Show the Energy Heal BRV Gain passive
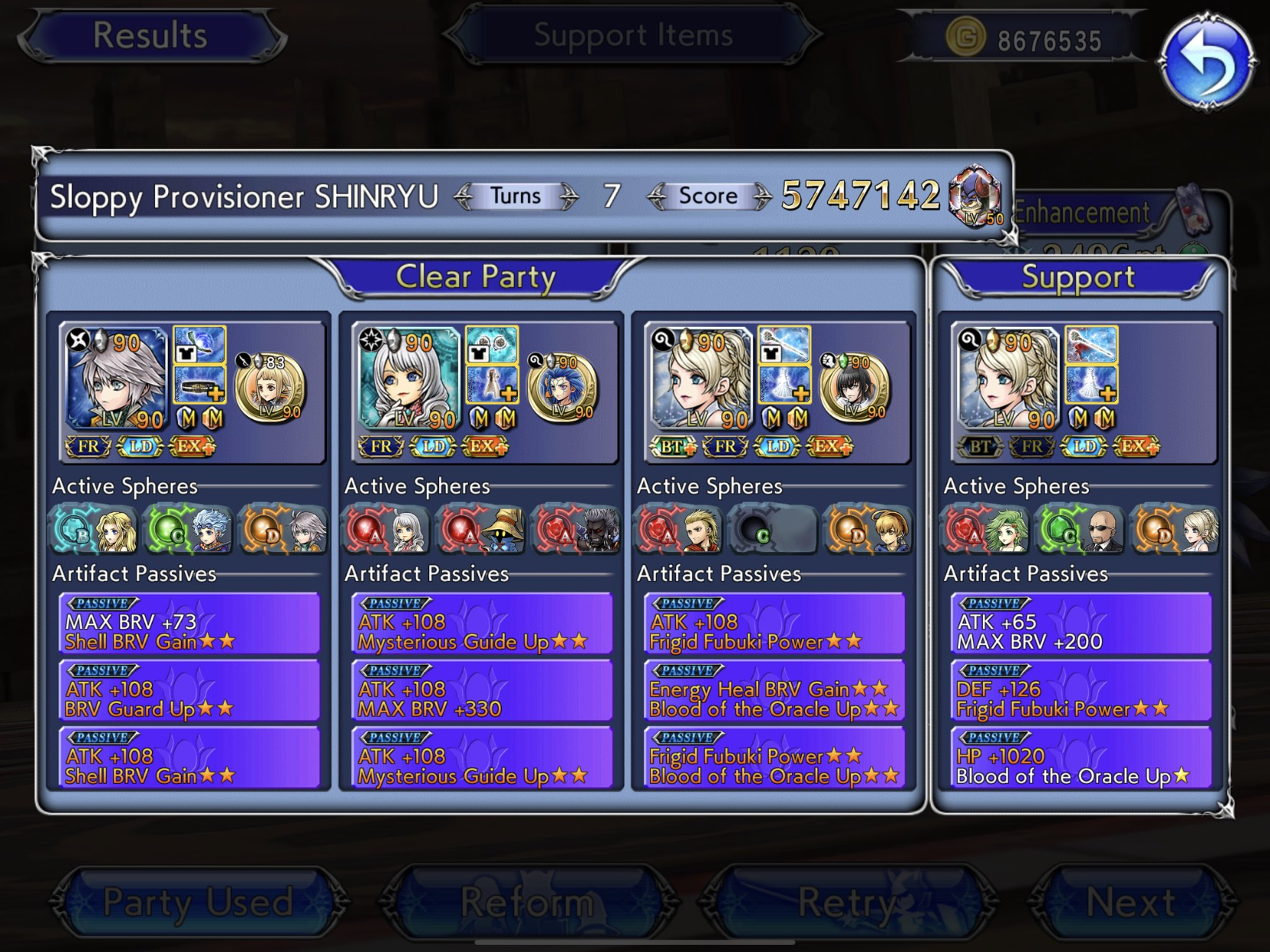 click(774, 691)
